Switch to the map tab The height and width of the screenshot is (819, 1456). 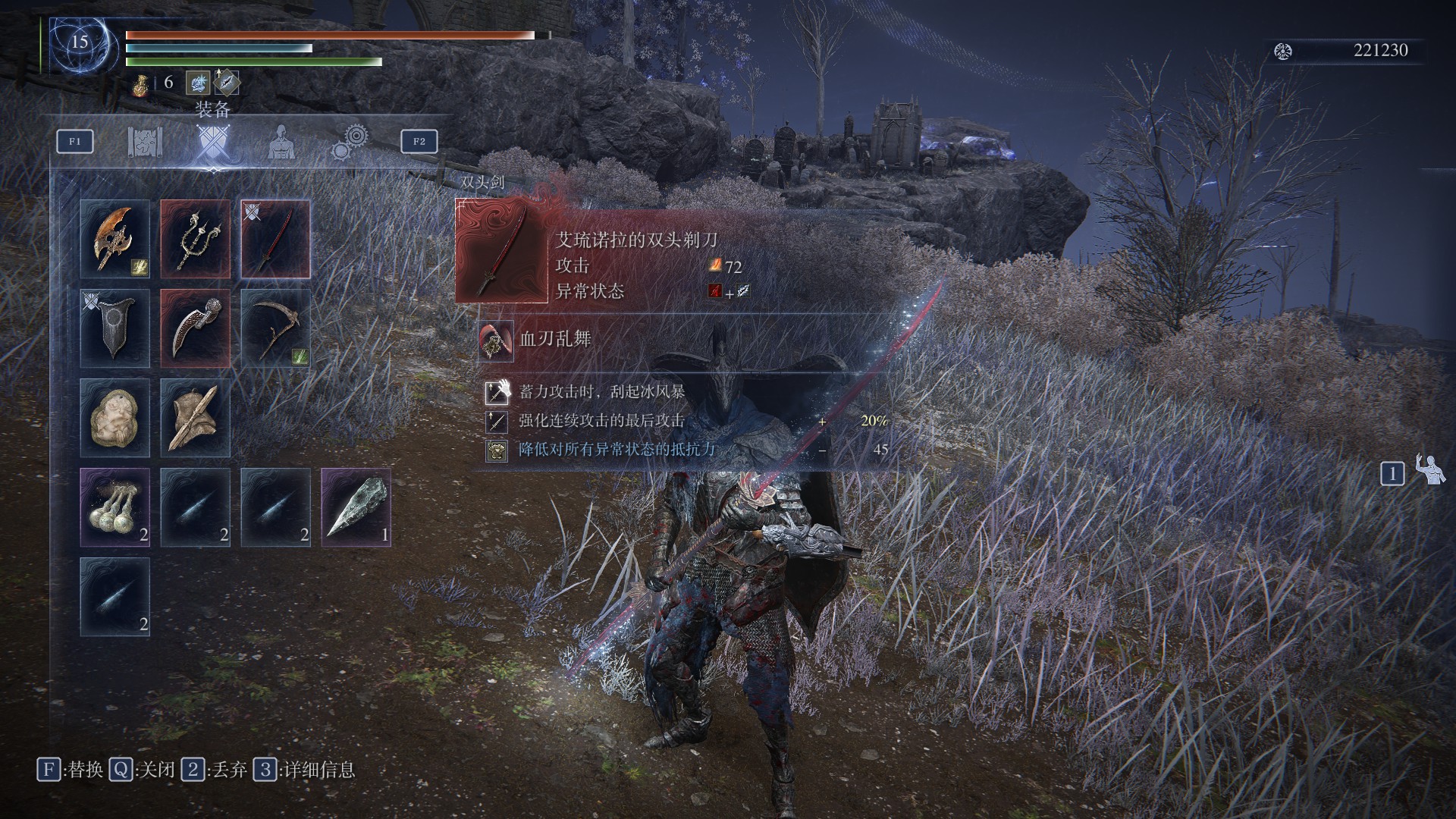point(145,143)
